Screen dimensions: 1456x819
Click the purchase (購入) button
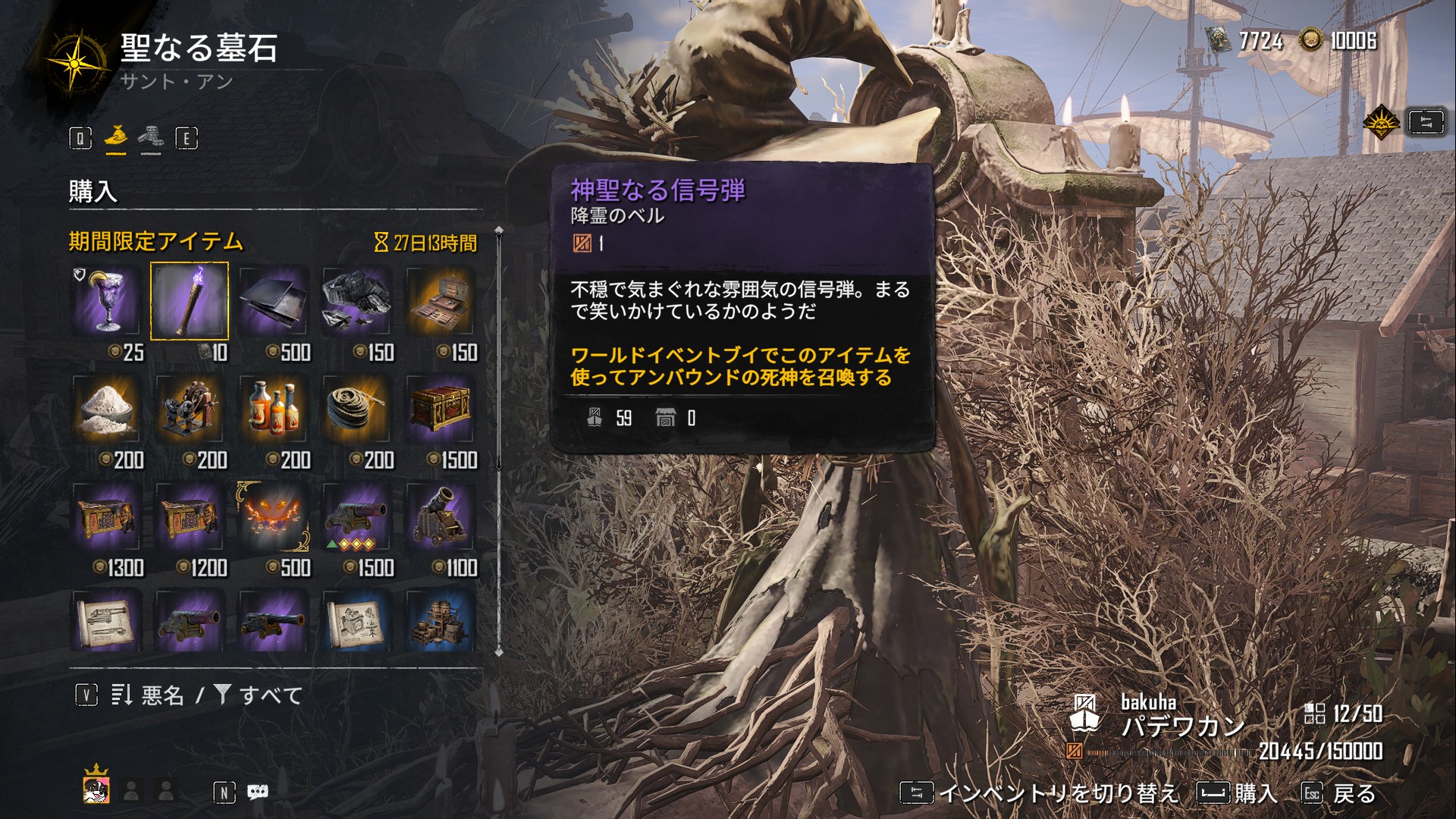[x=1238, y=793]
